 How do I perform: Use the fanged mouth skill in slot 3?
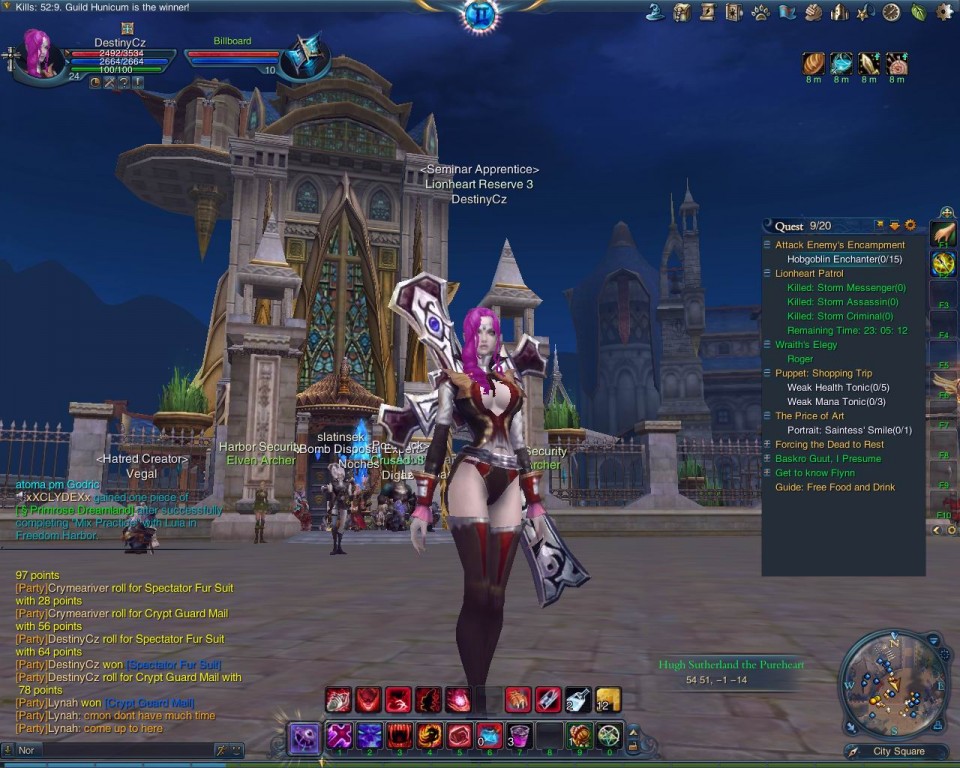[400, 736]
